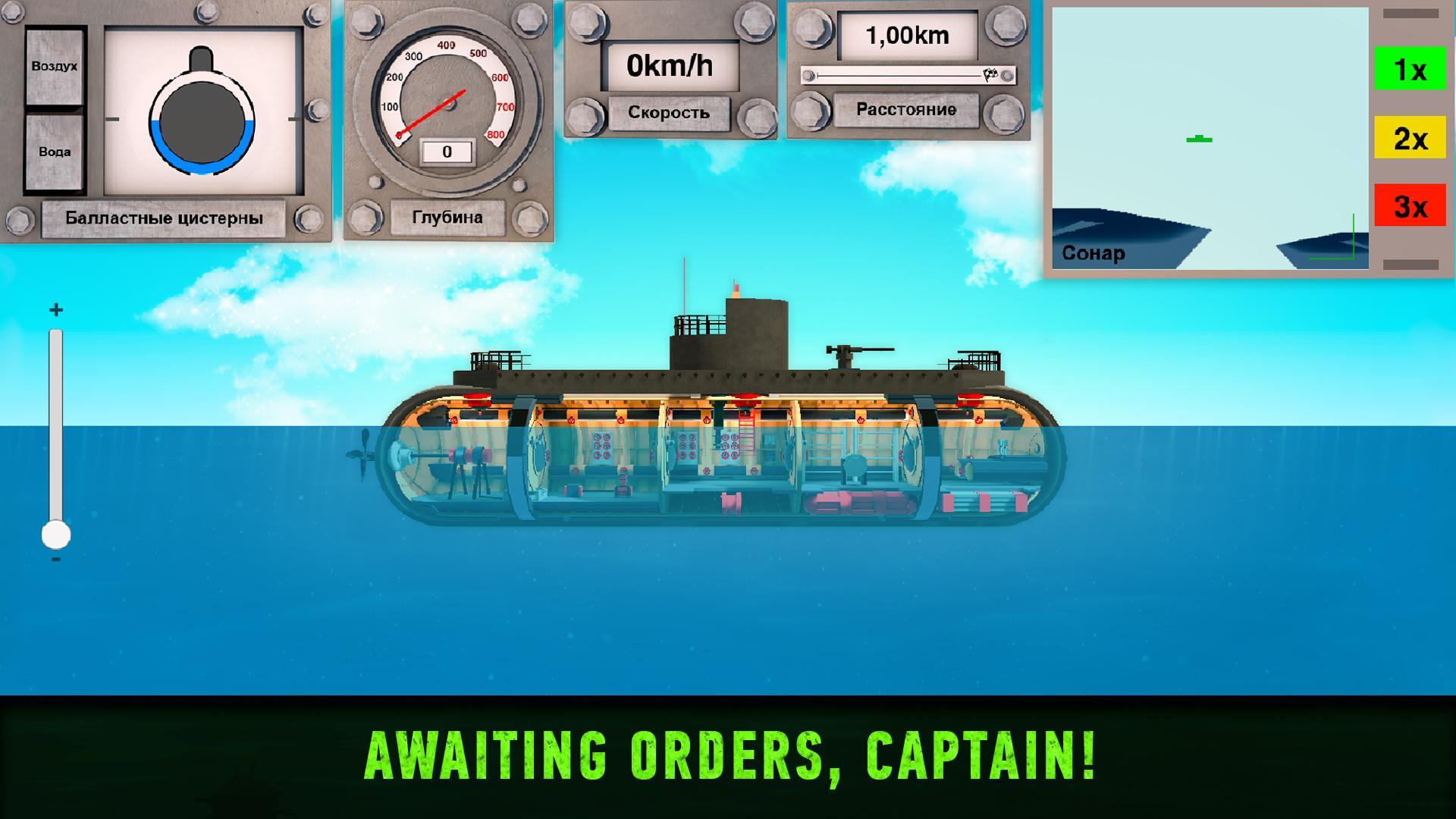Viewport: 1456px width, 819px height.
Task: Toggle the Воздух (air) ballast control
Action: (53, 66)
